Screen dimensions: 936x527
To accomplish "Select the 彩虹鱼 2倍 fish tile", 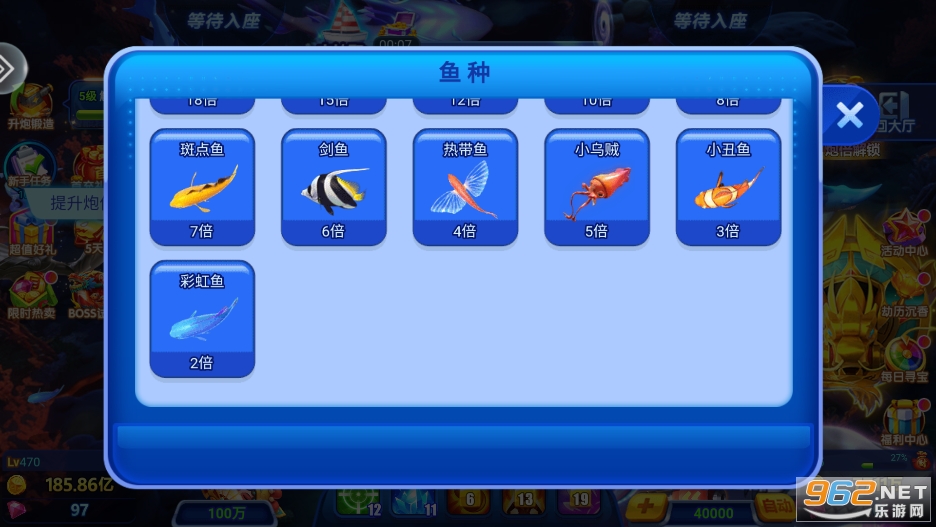I will click(202, 319).
